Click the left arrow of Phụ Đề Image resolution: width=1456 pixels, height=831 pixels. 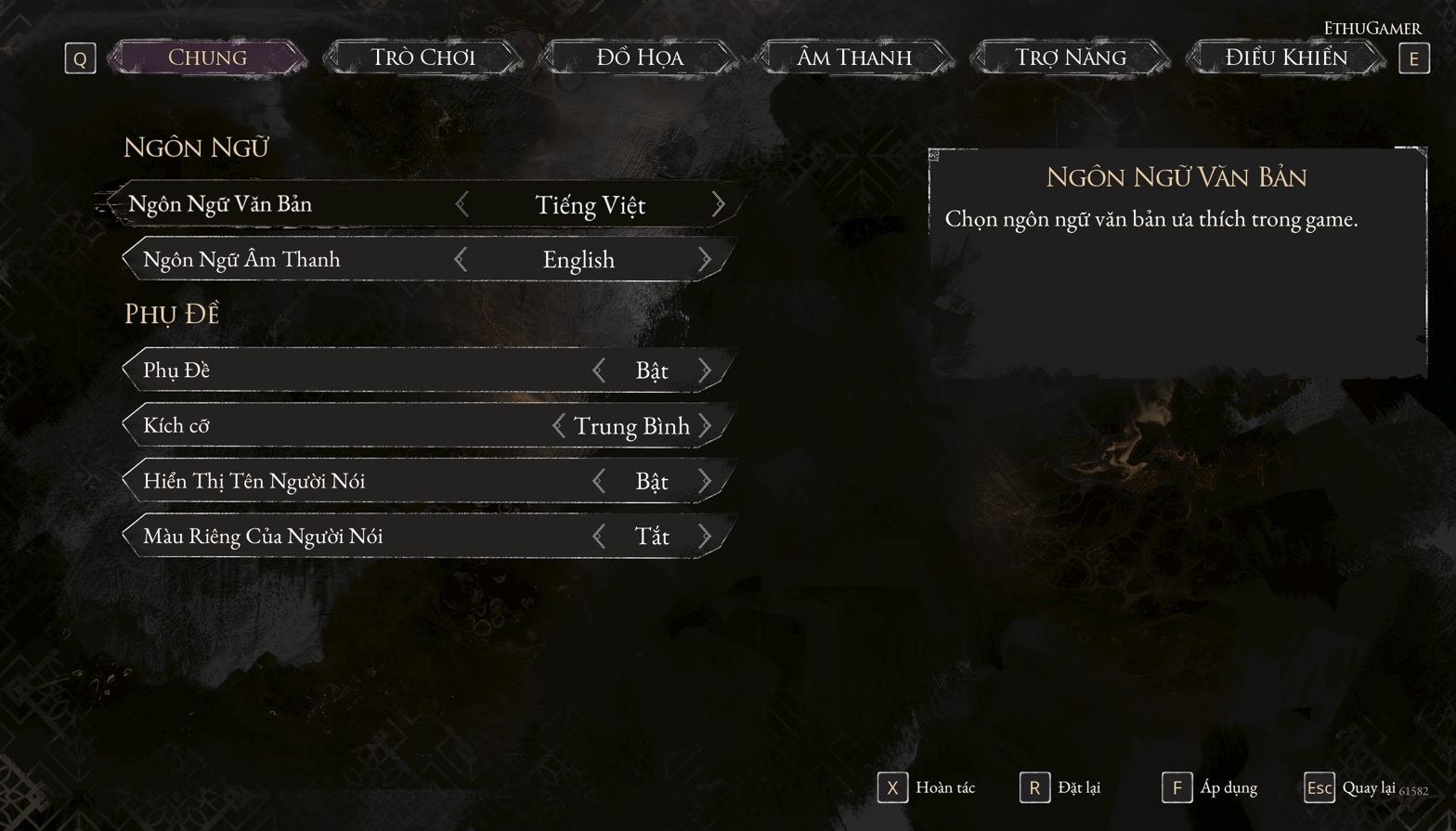(x=599, y=370)
